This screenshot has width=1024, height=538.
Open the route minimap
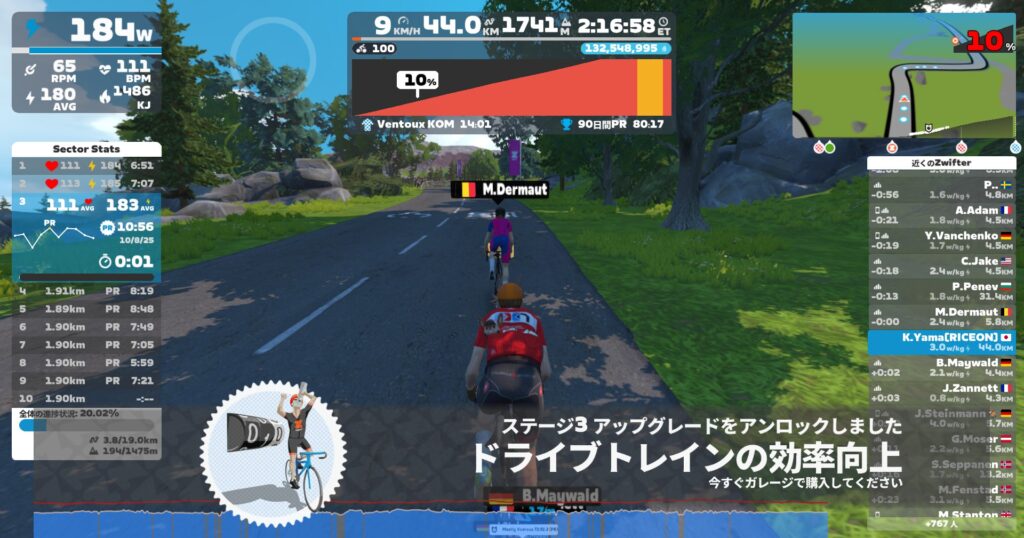[903, 76]
